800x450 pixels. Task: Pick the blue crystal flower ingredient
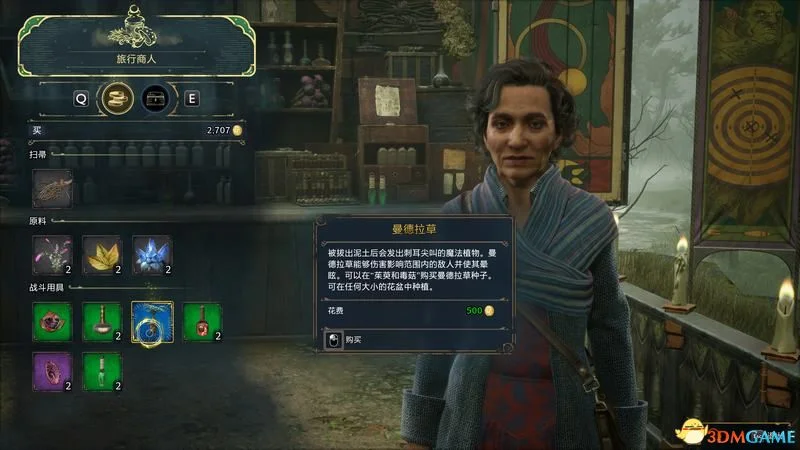152,256
